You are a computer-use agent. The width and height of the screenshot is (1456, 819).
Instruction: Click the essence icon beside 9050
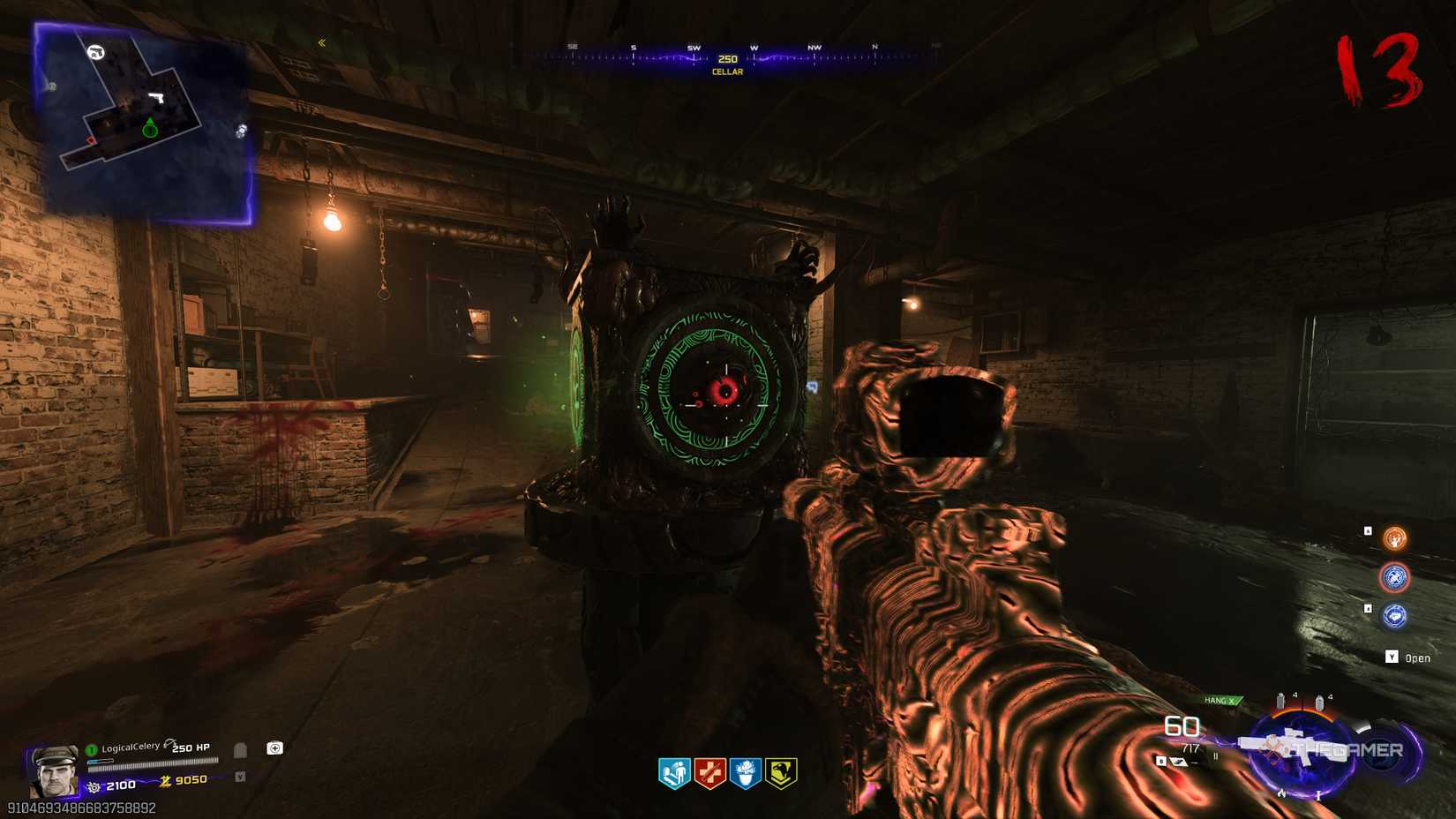pos(166,781)
